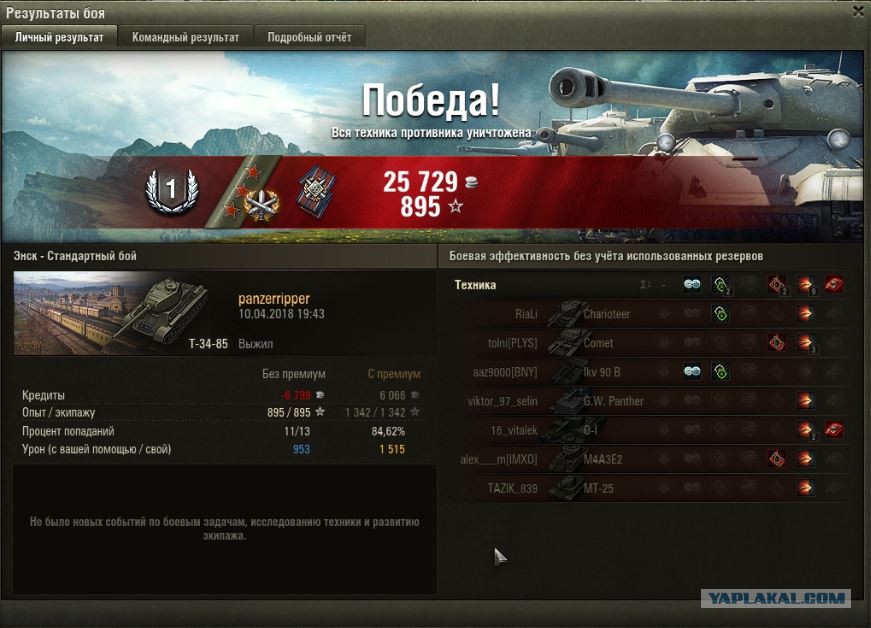Show the Подробный отчёт tab

pos(309,37)
